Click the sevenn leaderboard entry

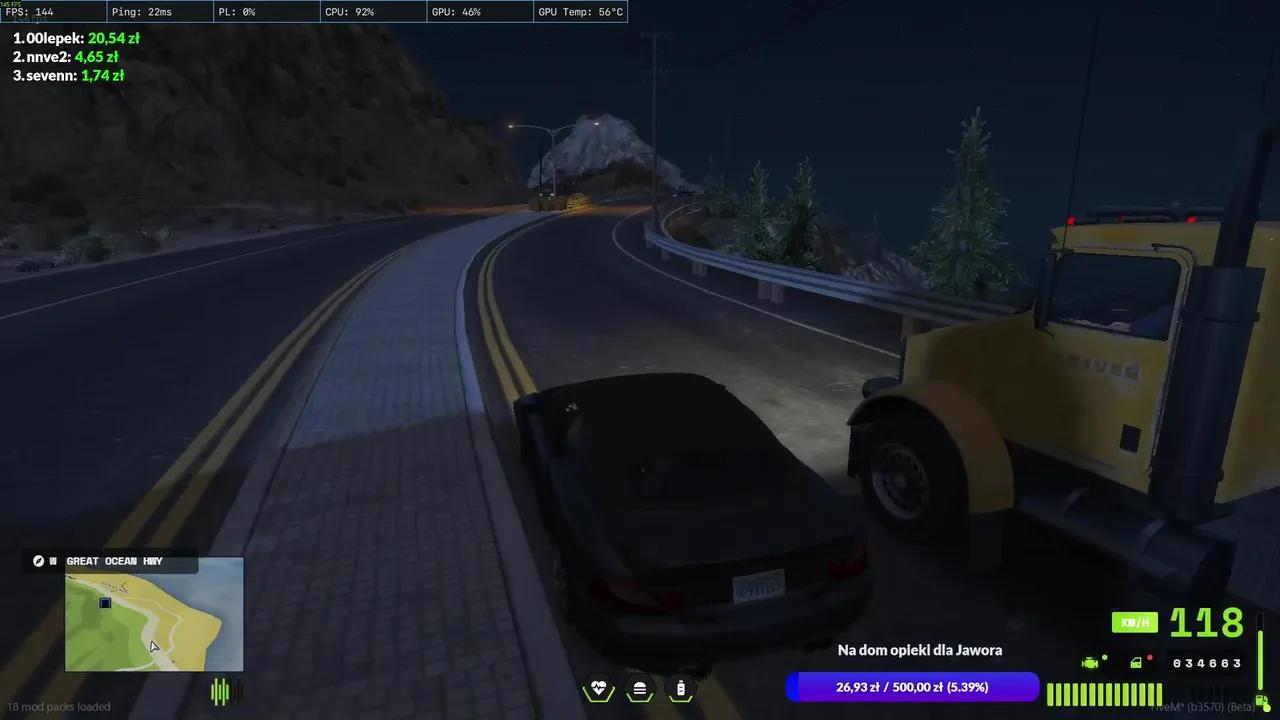67,75
